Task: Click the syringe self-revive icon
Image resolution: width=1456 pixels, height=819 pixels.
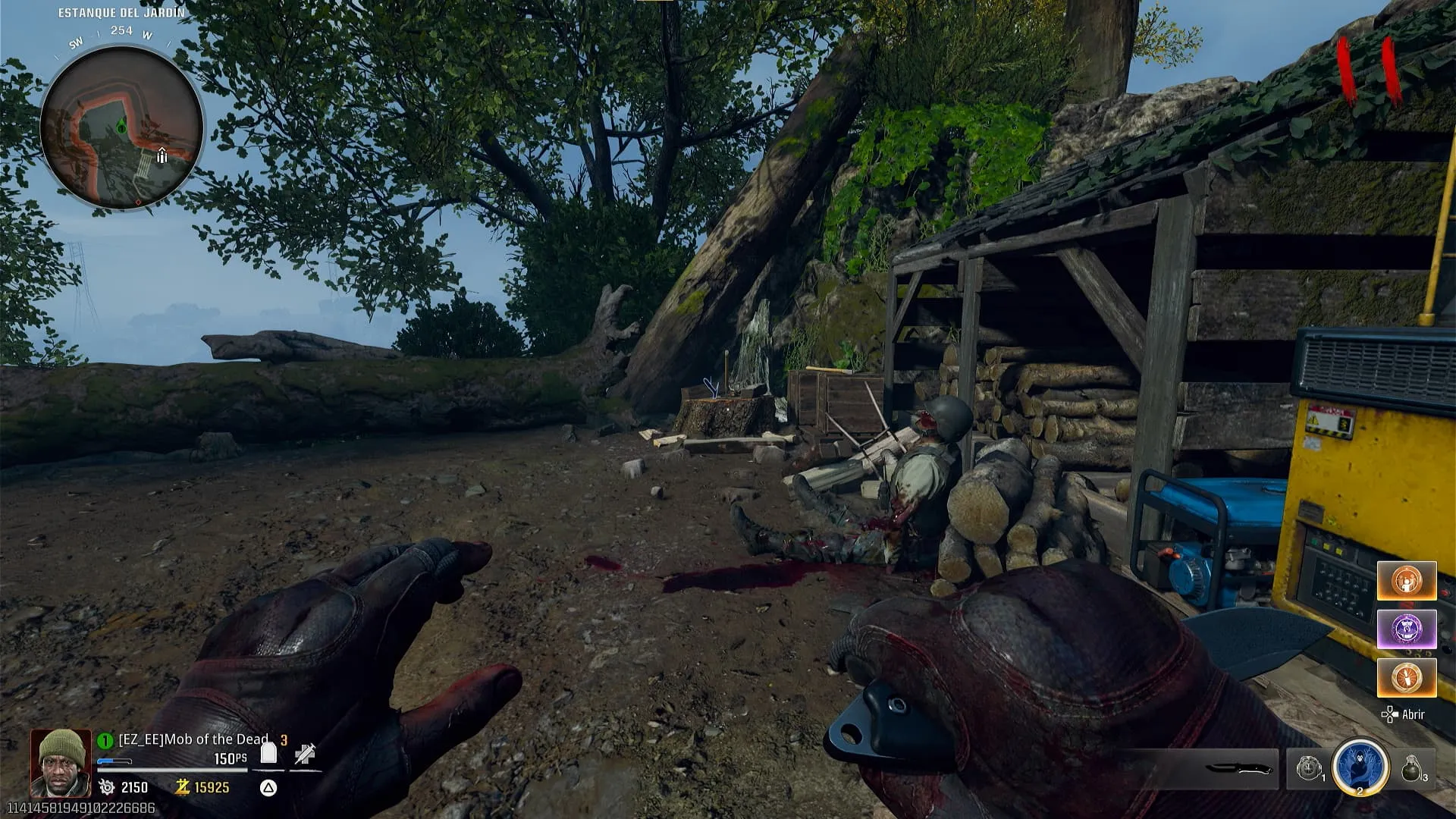Action: pos(305,754)
